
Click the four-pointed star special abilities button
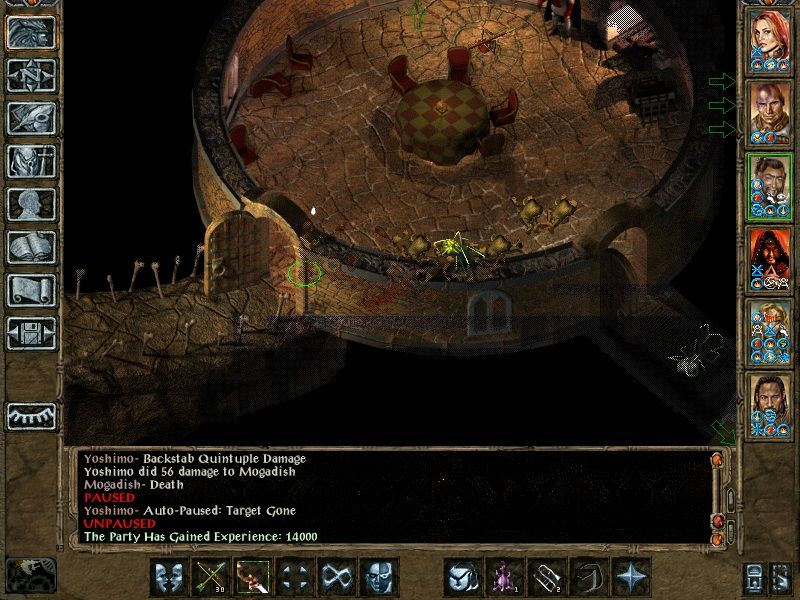629,577
